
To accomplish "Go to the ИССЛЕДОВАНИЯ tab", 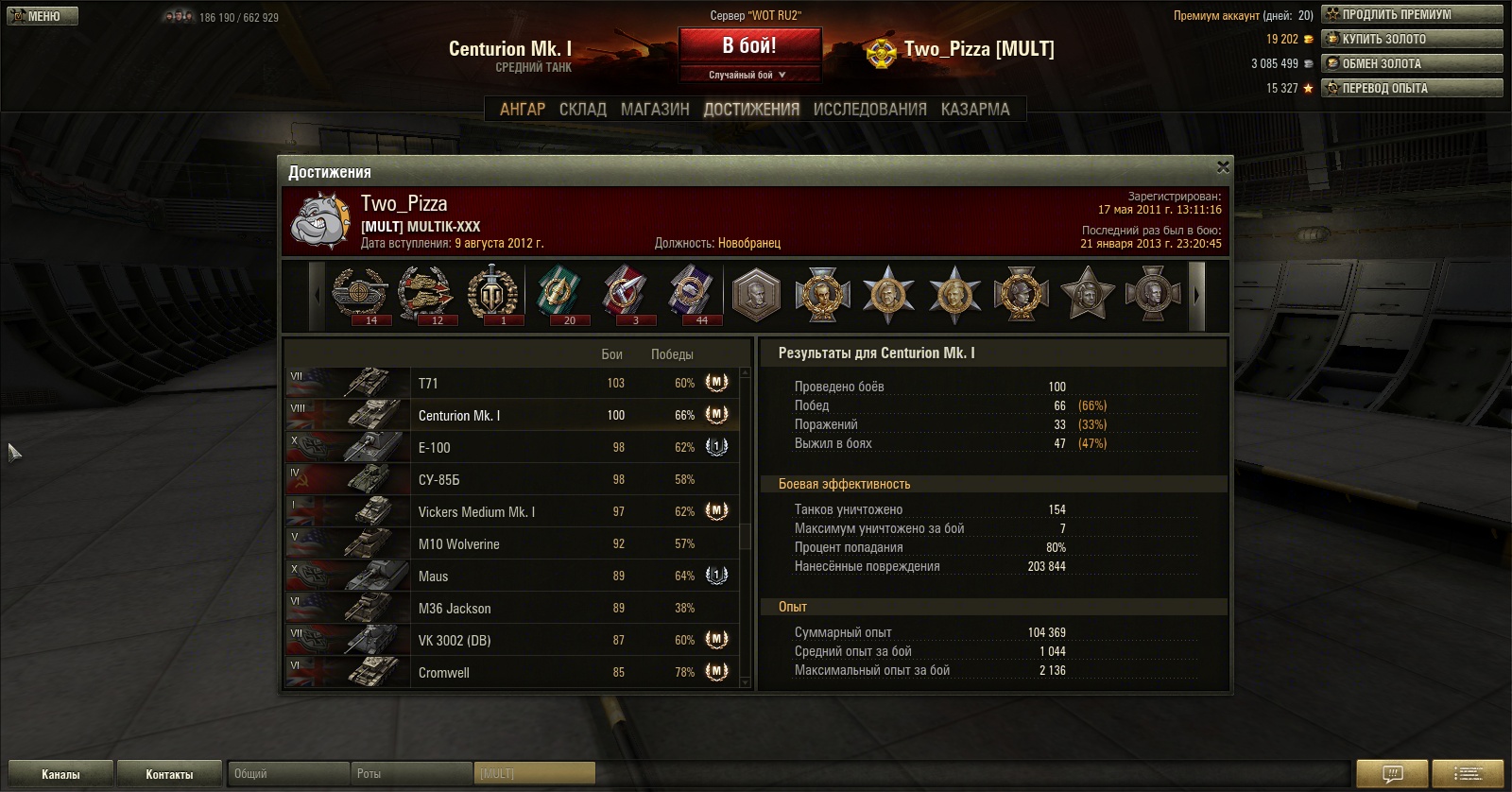I will pyautogui.click(x=869, y=110).
